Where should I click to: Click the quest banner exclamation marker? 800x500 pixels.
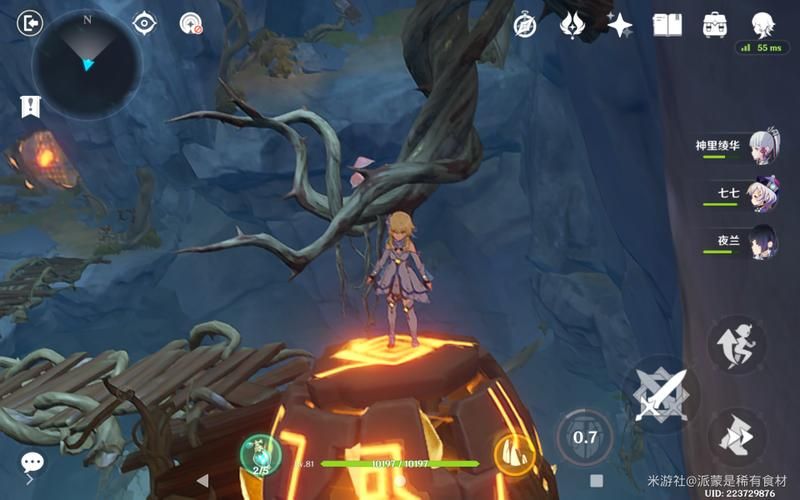point(30,107)
